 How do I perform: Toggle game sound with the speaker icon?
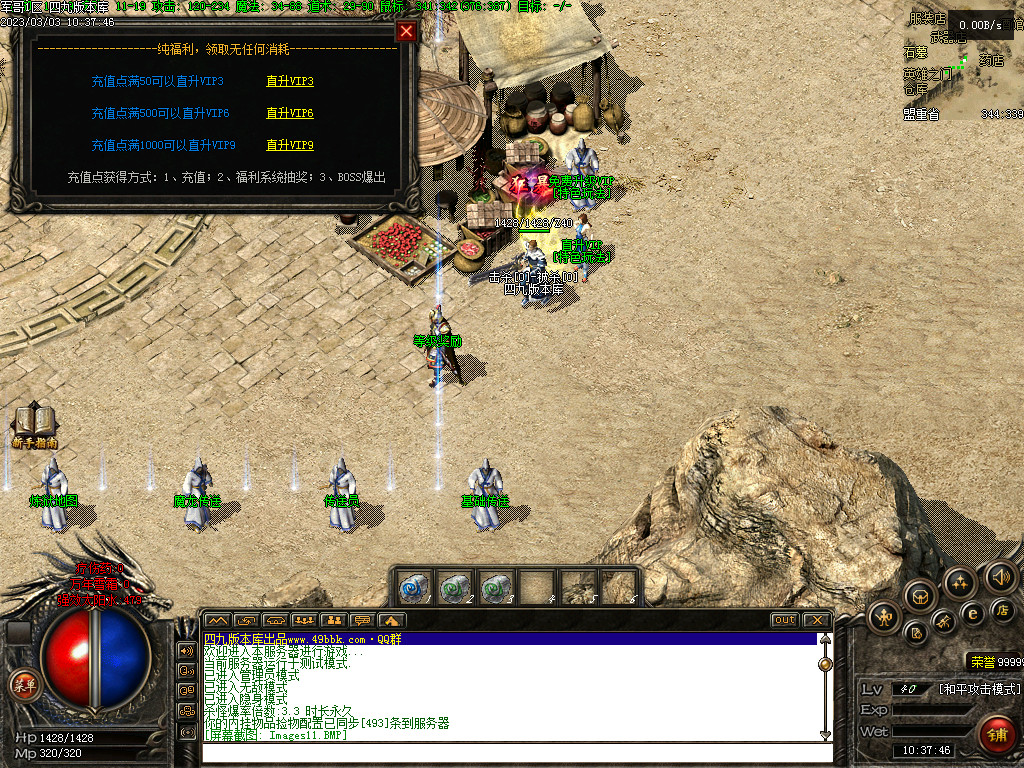pyautogui.click(x=999, y=576)
